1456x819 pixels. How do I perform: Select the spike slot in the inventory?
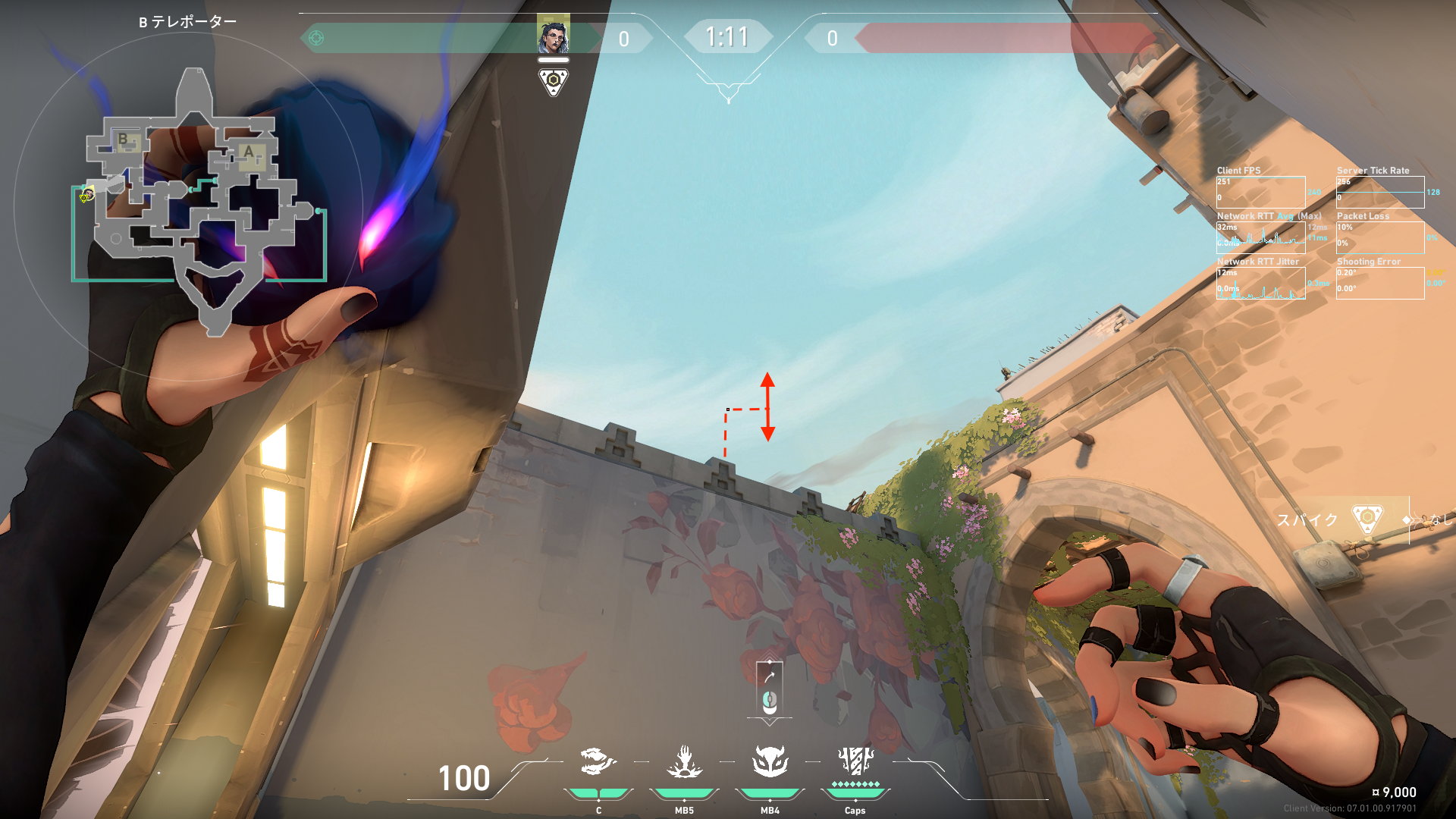(1367, 519)
